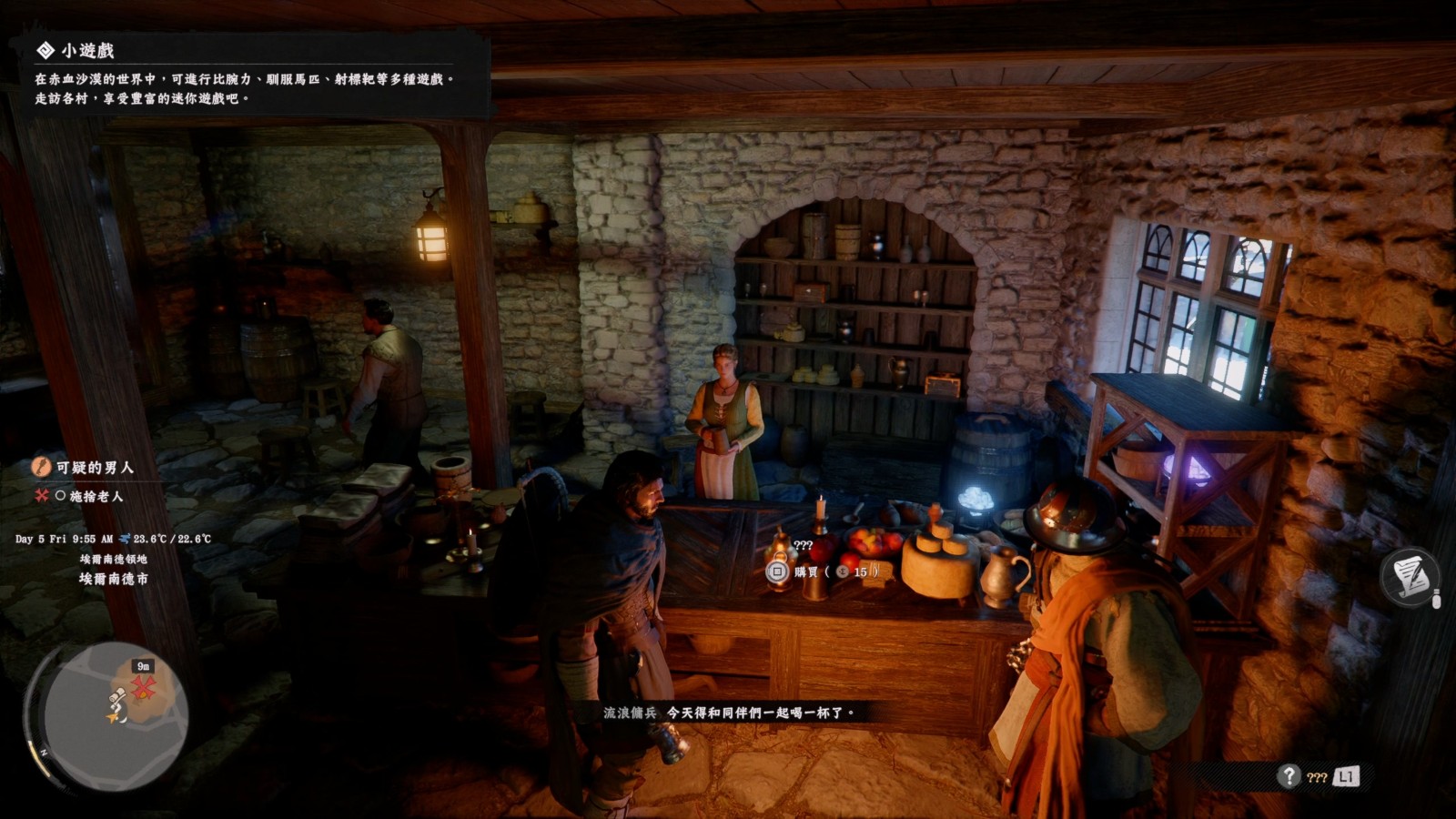Select the 小遊戲 tutorial tip panel

(246, 75)
